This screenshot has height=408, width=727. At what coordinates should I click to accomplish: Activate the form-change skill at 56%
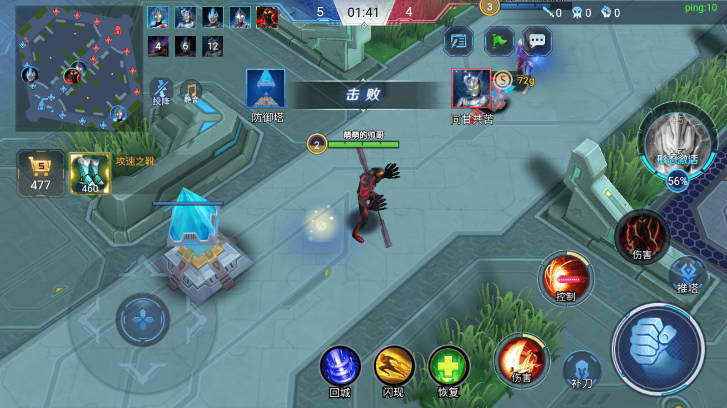(x=676, y=140)
